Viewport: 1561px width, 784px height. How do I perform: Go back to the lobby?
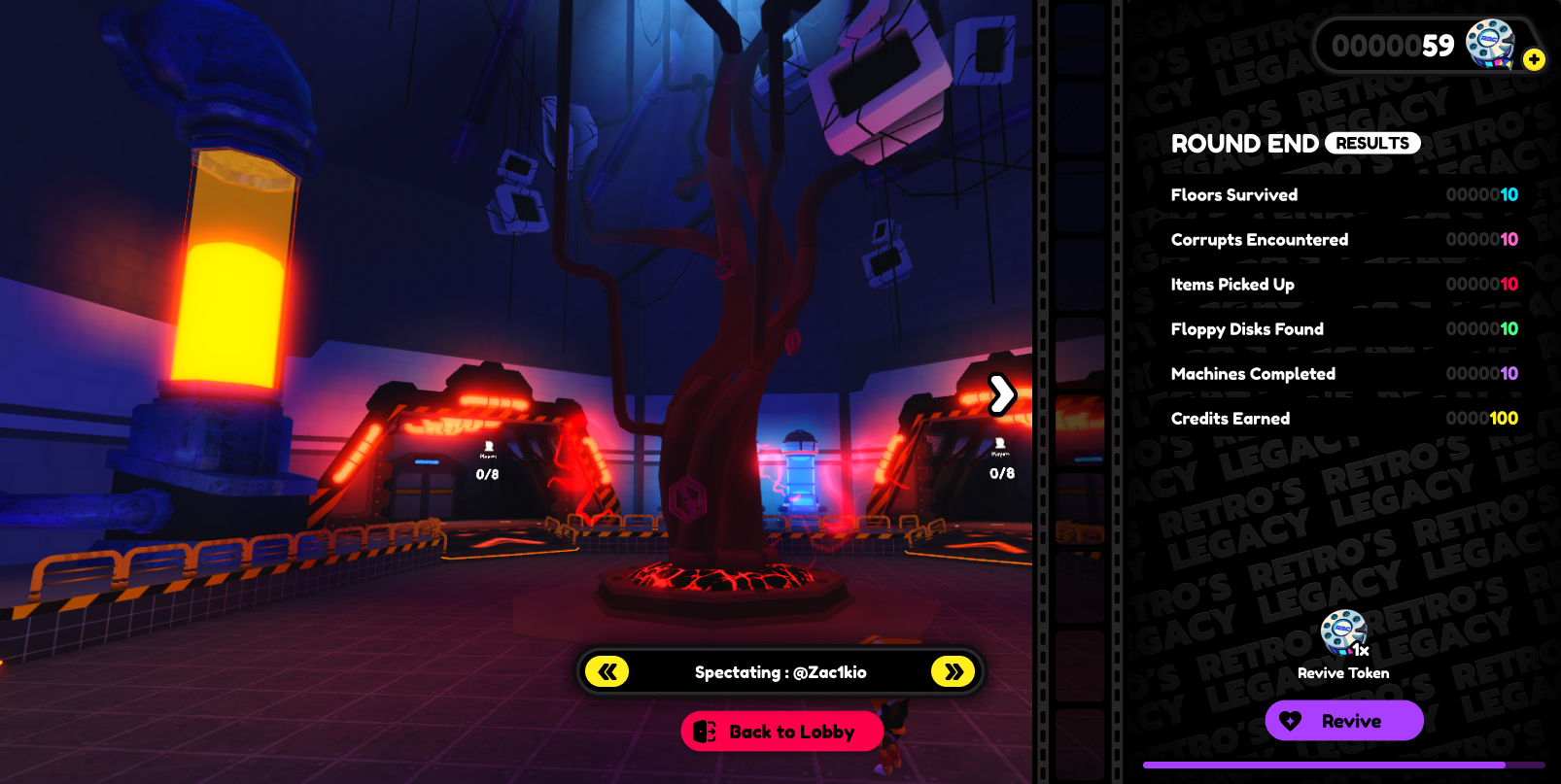781,732
